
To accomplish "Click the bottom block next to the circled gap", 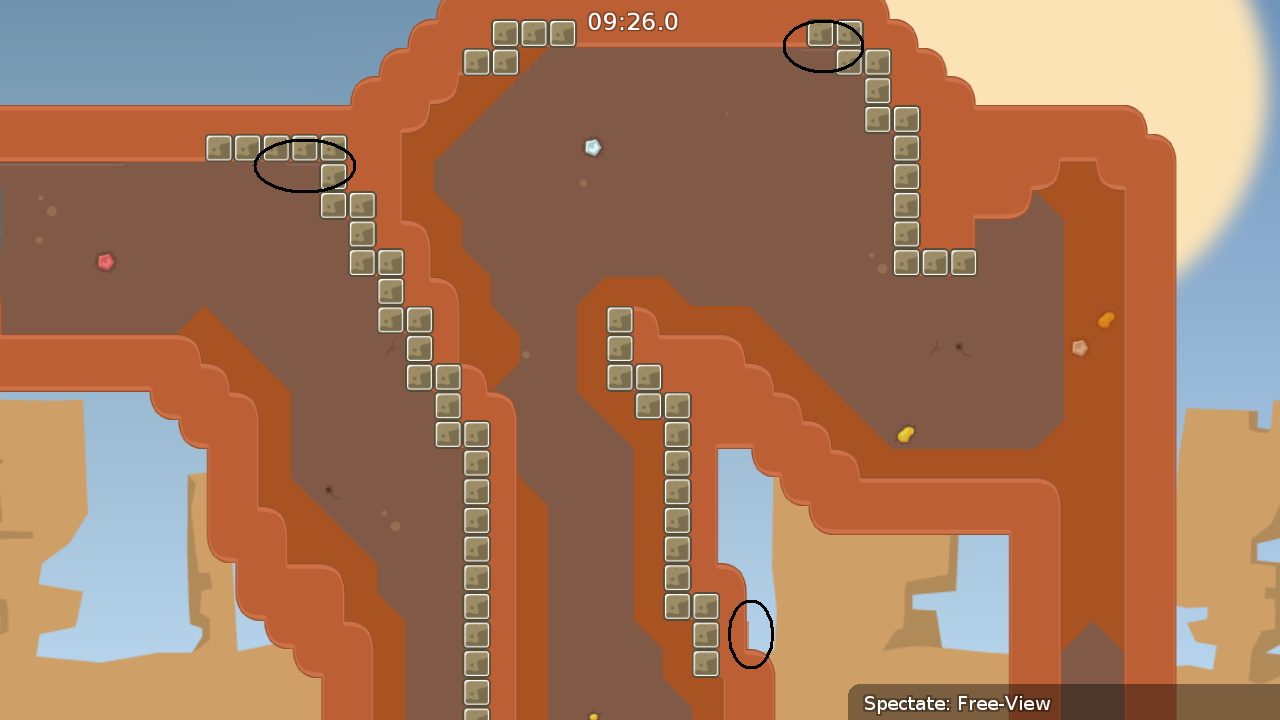I will (x=704, y=662).
